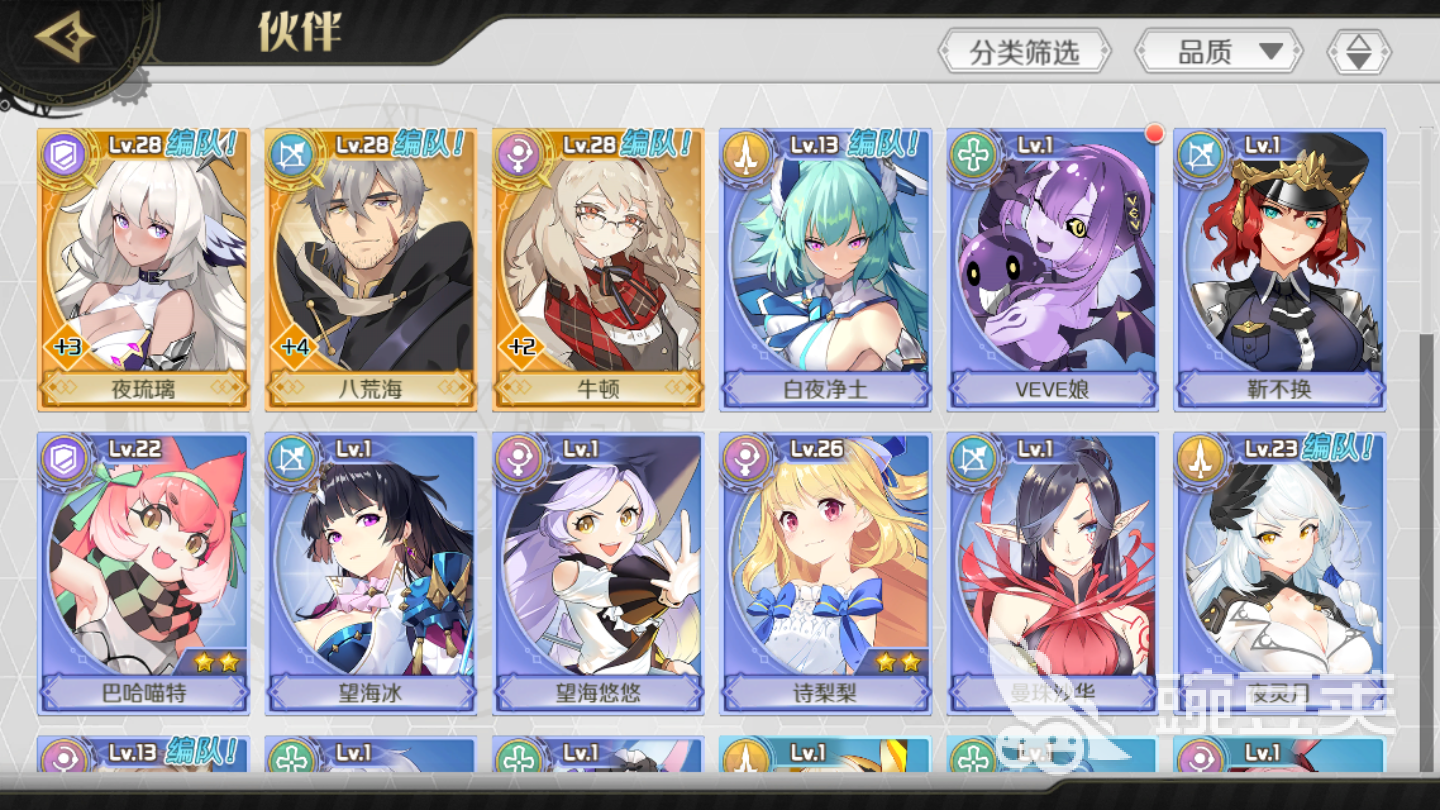Choose the 靳不换 partner card

coord(1279,269)
